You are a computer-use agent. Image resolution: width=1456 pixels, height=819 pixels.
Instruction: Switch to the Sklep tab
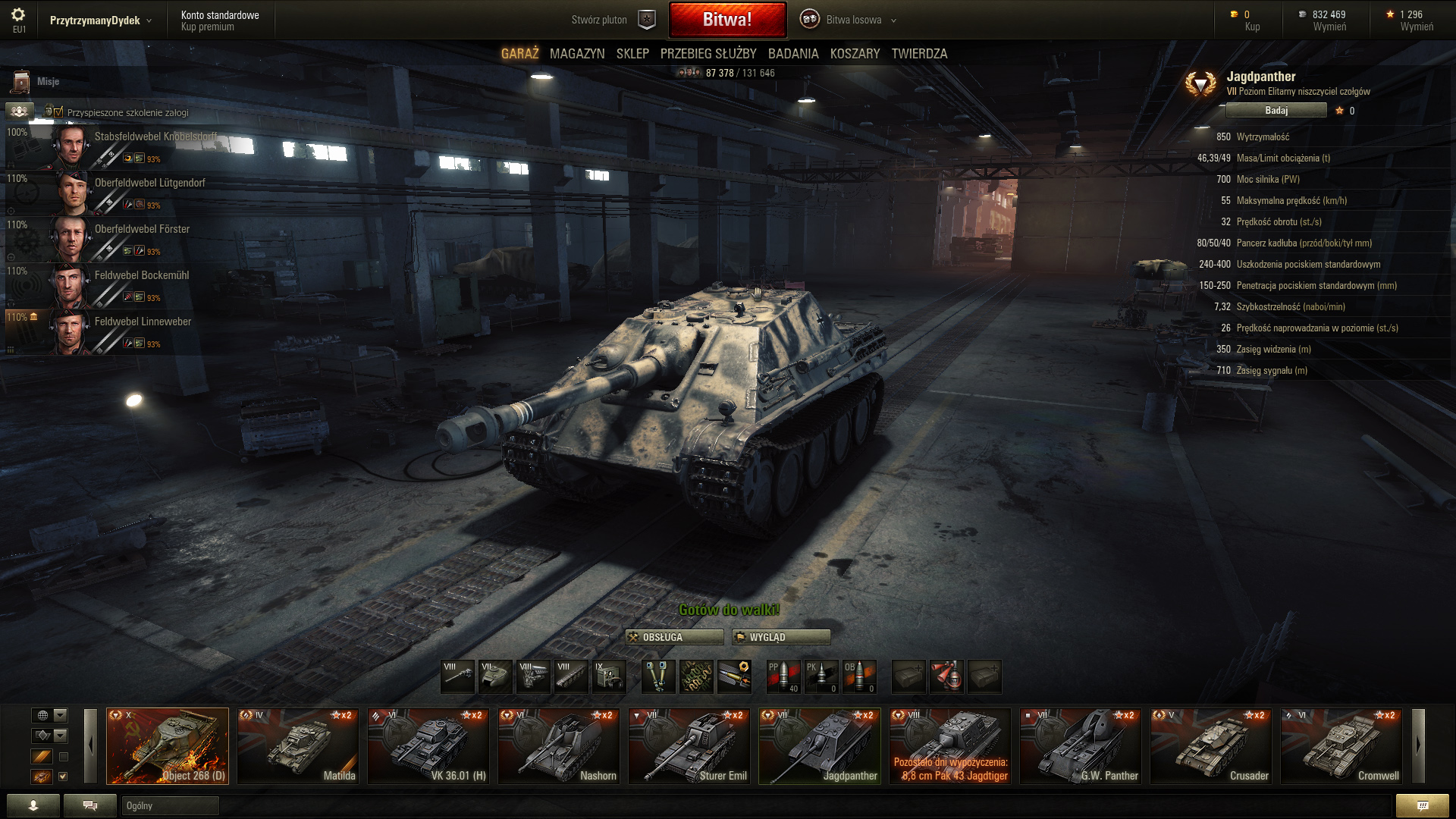[x=632, y=54]
